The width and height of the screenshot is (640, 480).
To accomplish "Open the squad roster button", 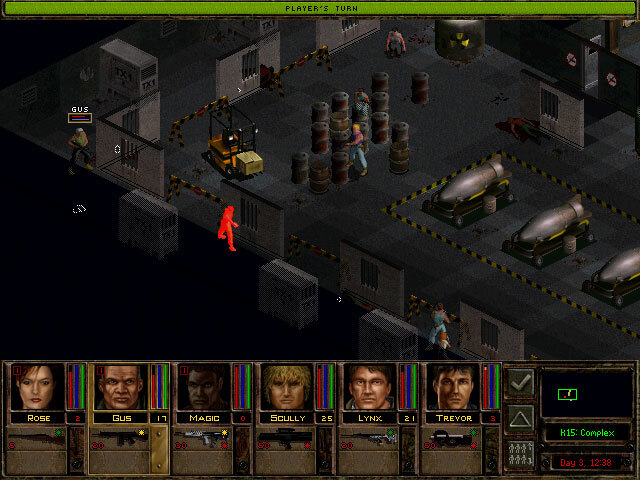I will click(x=520, y=453).
